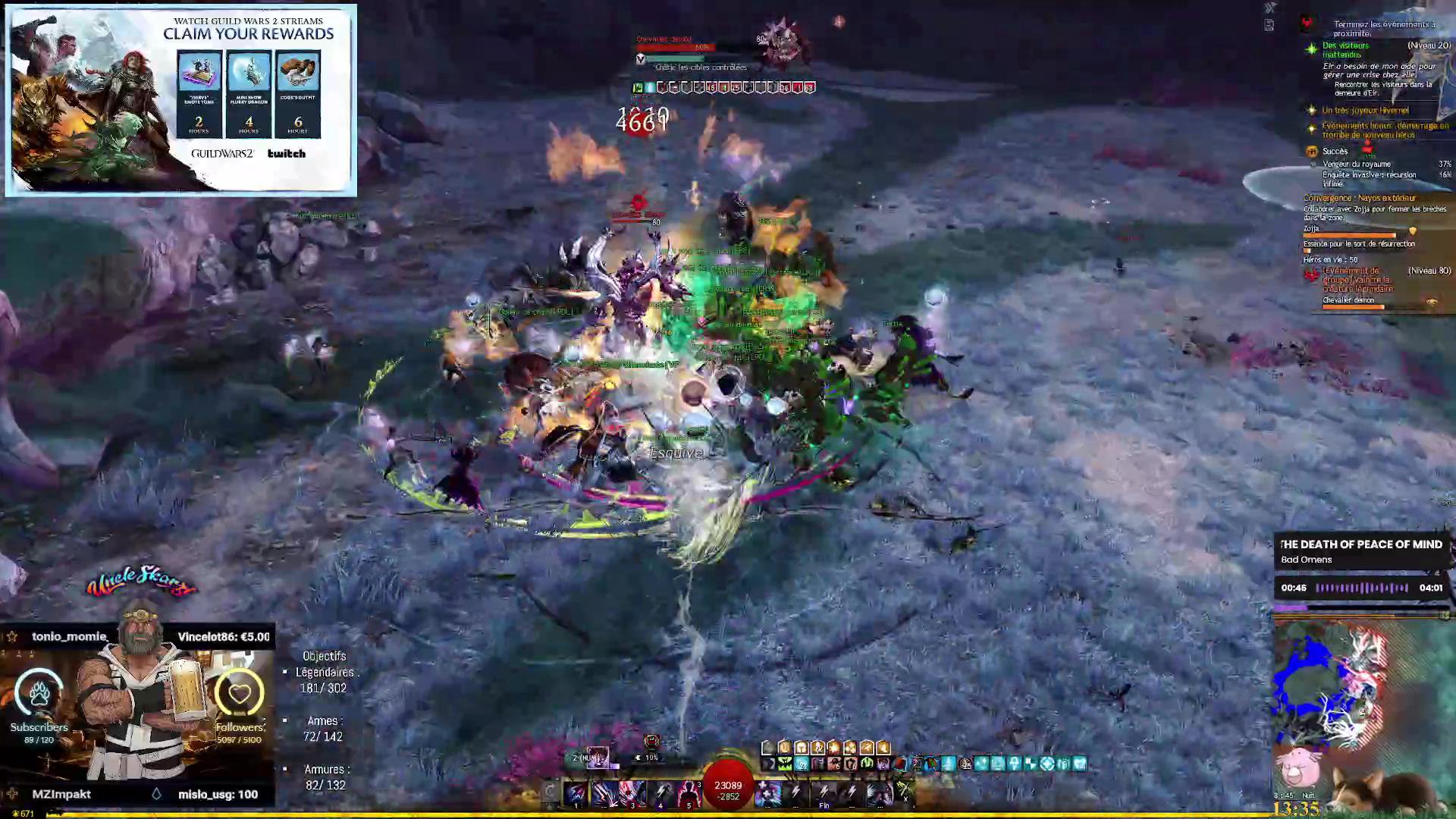Activate weapon skill in slot 1
Image resolution: width=1456 pixels, height=819 pixels.
(576, 793)
